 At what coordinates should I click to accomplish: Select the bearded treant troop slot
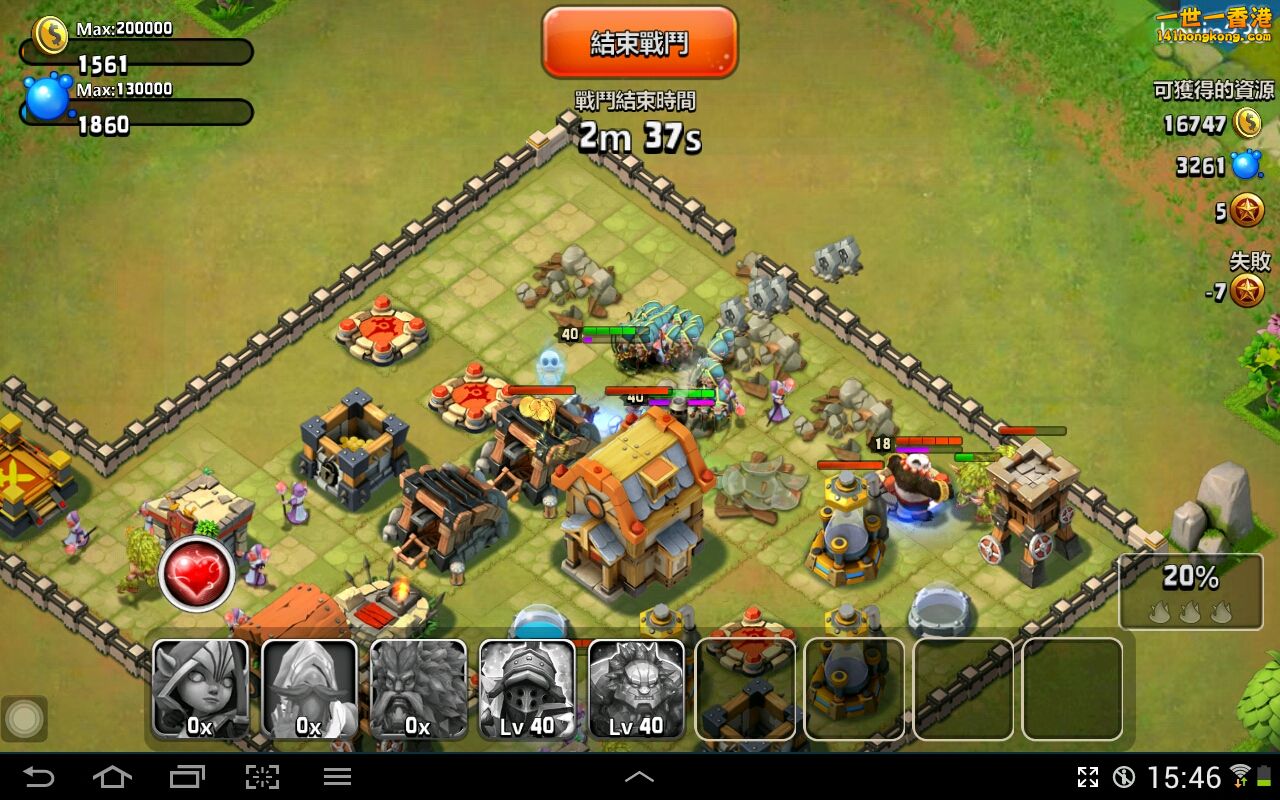click(418, 689)
